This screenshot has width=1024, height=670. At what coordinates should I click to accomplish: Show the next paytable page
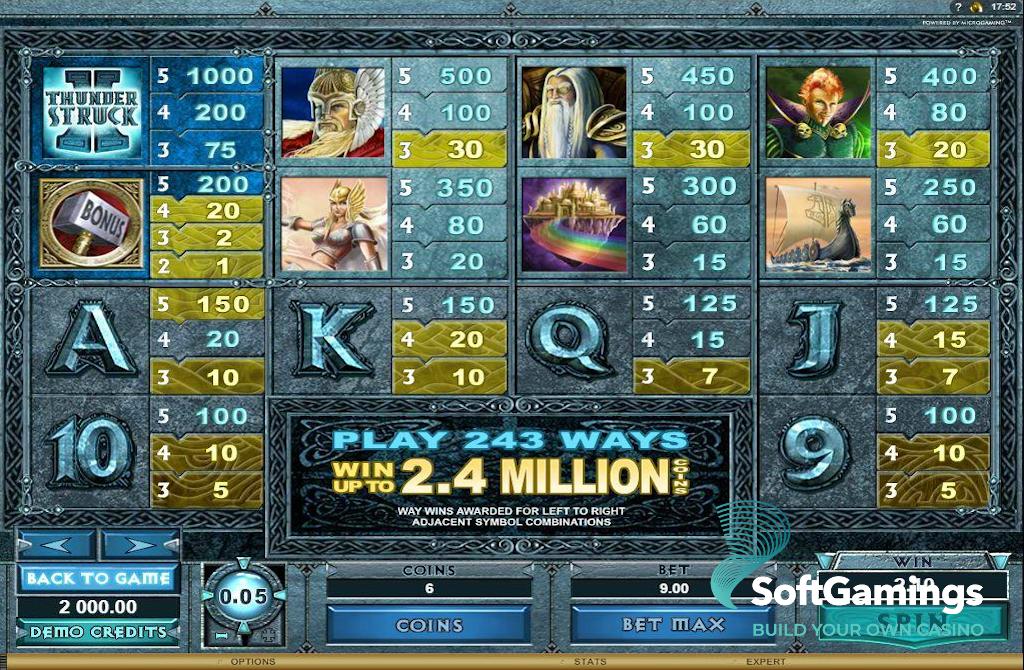point(140,547)
